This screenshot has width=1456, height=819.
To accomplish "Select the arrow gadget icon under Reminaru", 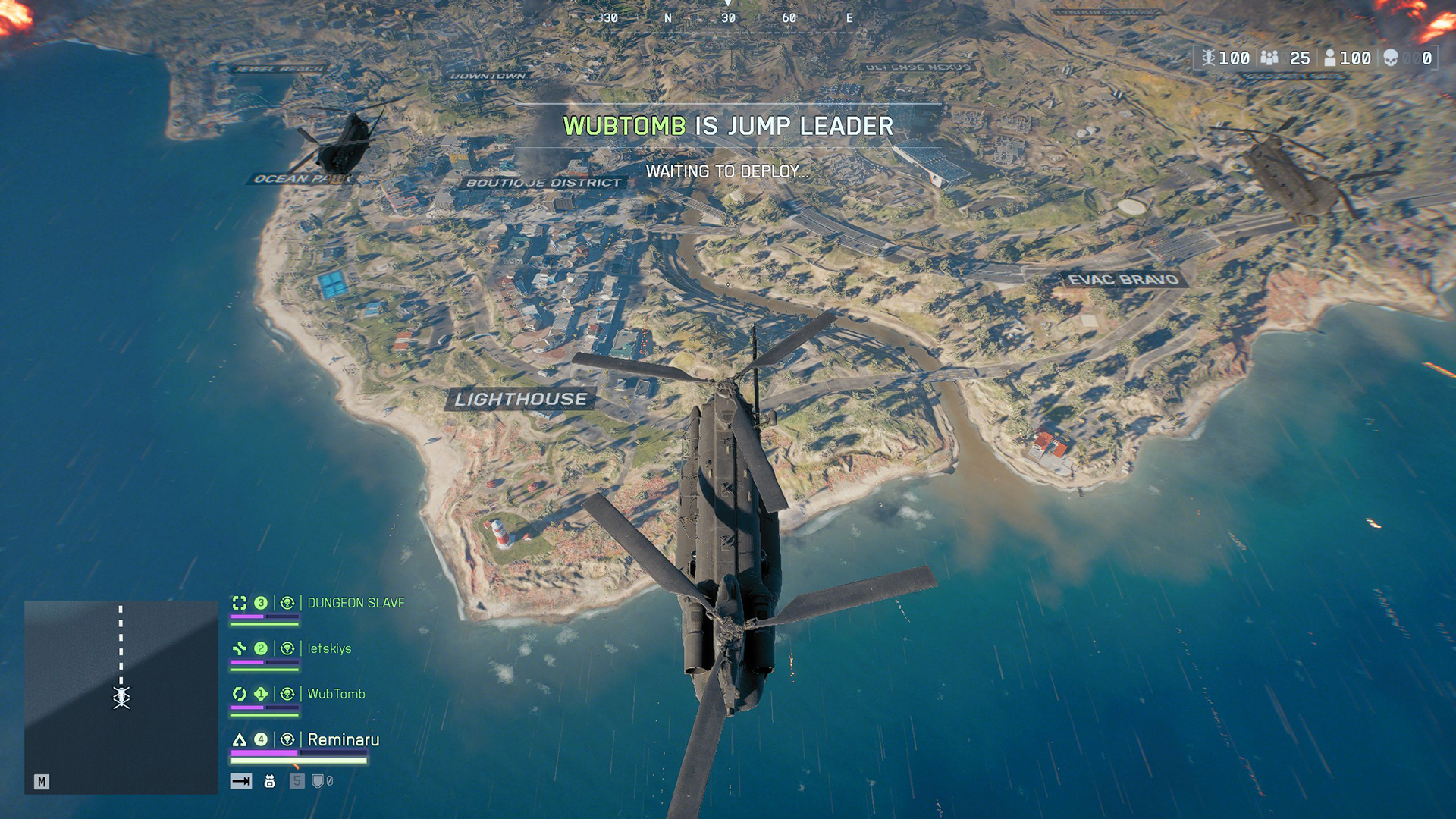I will point(241,781).
